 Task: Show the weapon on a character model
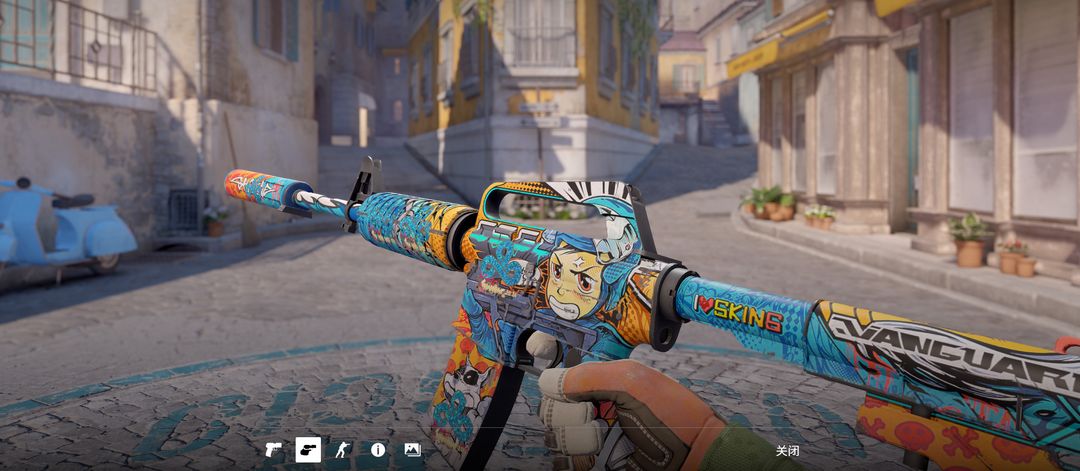pos(343,450)
